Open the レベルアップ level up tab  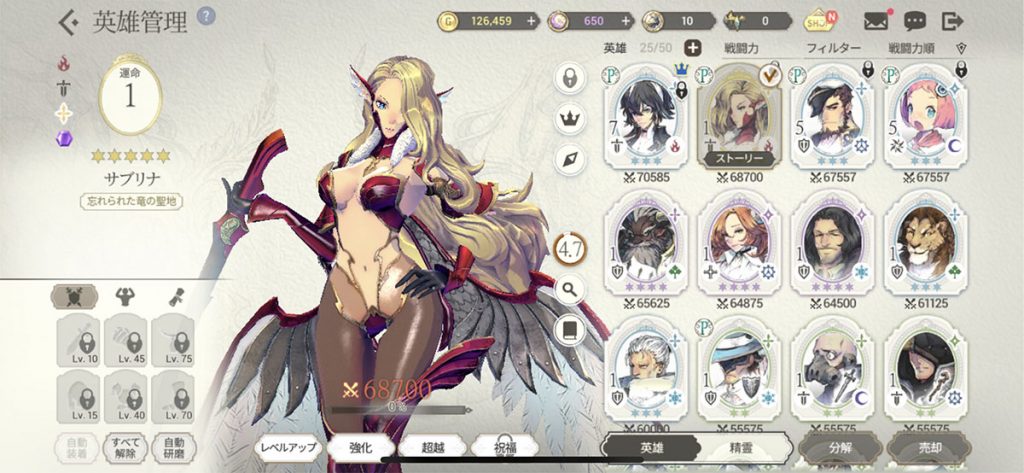click(x=289, y=447)
